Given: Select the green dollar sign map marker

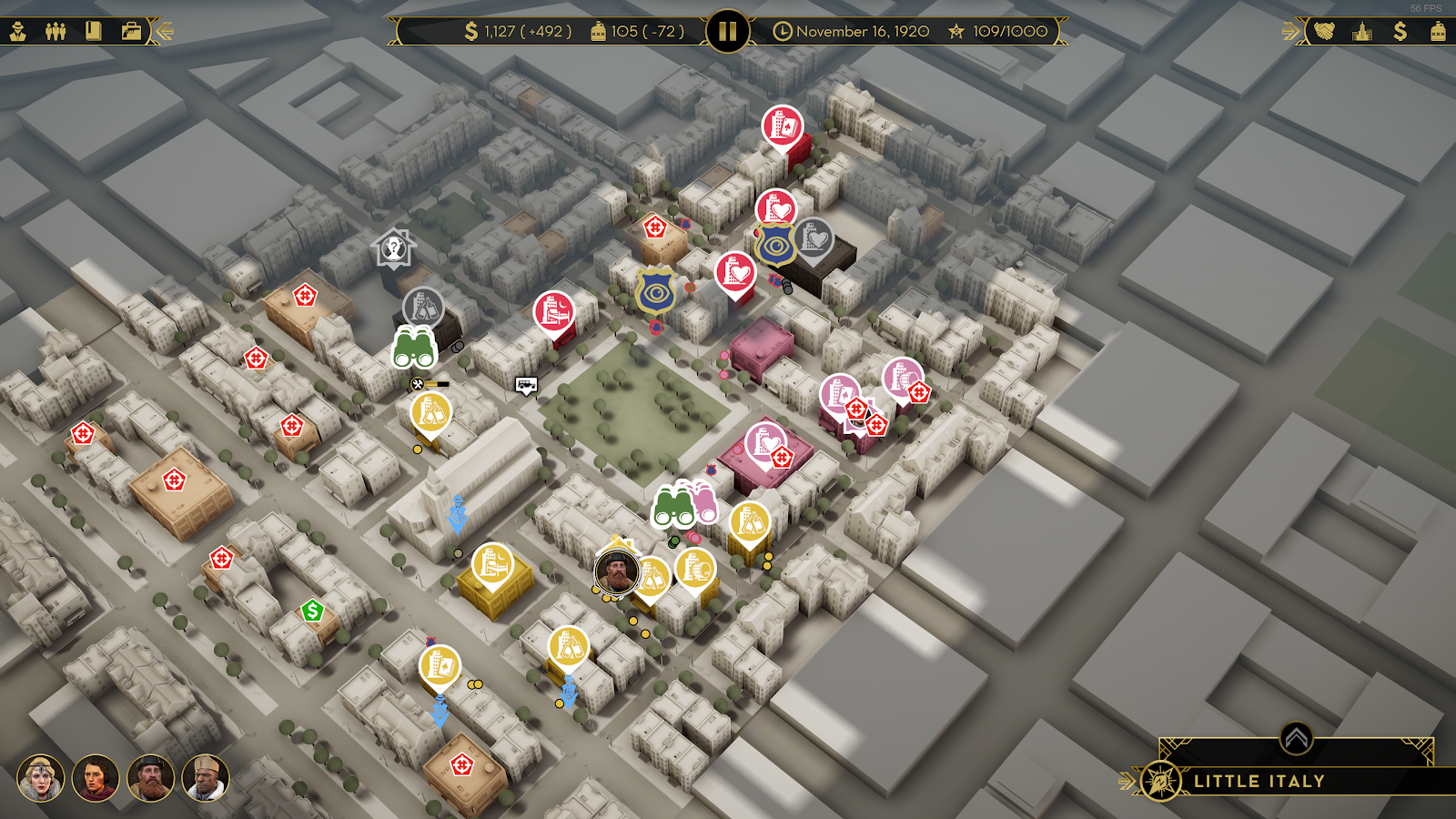Looking at the screenshot, I should (313, 611).
